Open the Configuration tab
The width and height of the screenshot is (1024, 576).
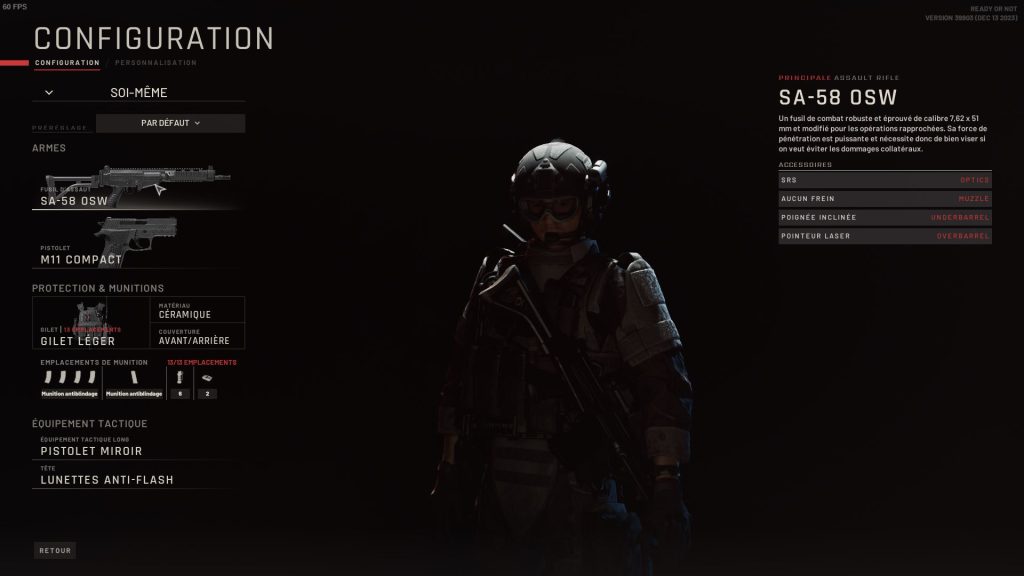coord(67,63)
